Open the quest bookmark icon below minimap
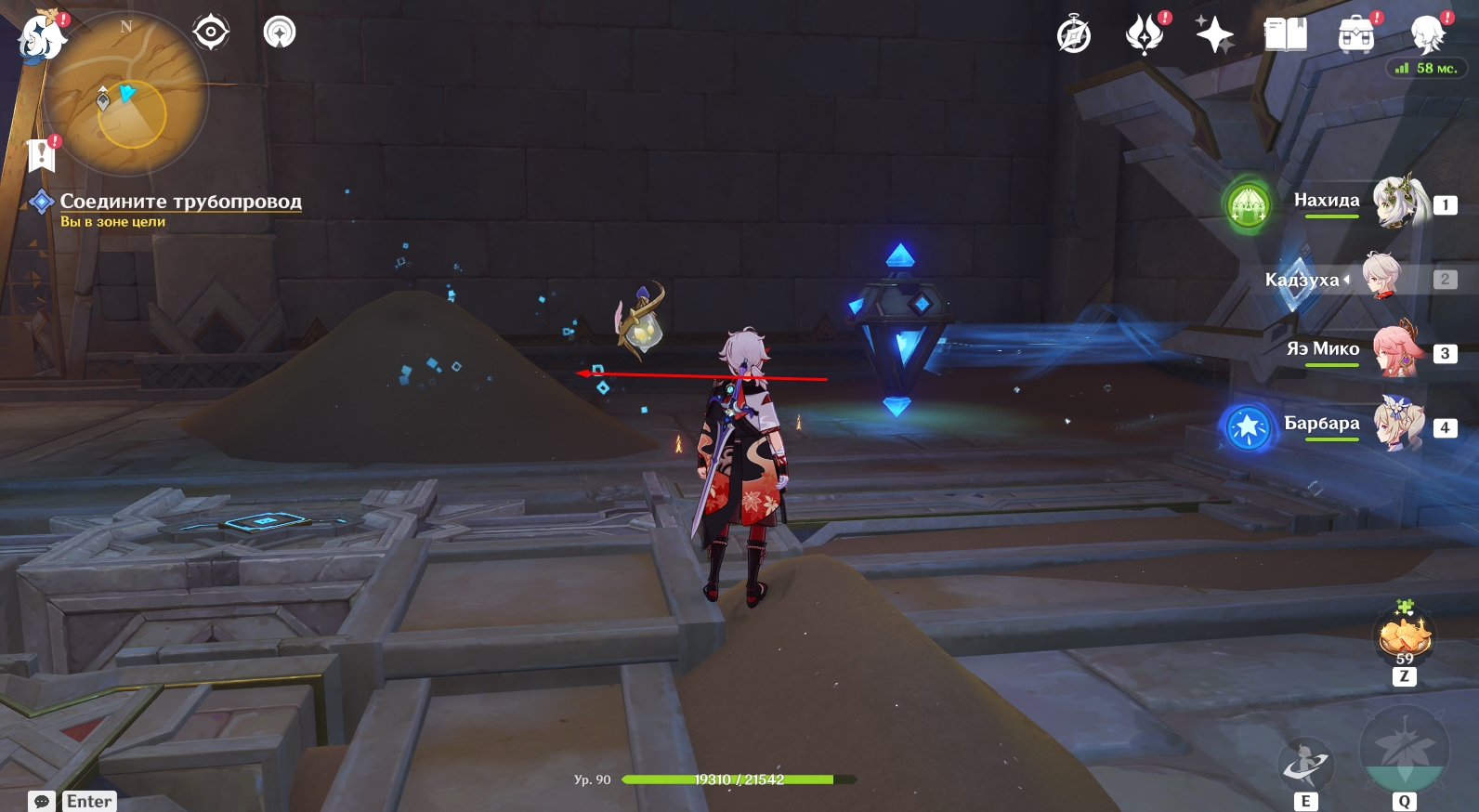This screenshot has height=812, width=1479. 42,154
